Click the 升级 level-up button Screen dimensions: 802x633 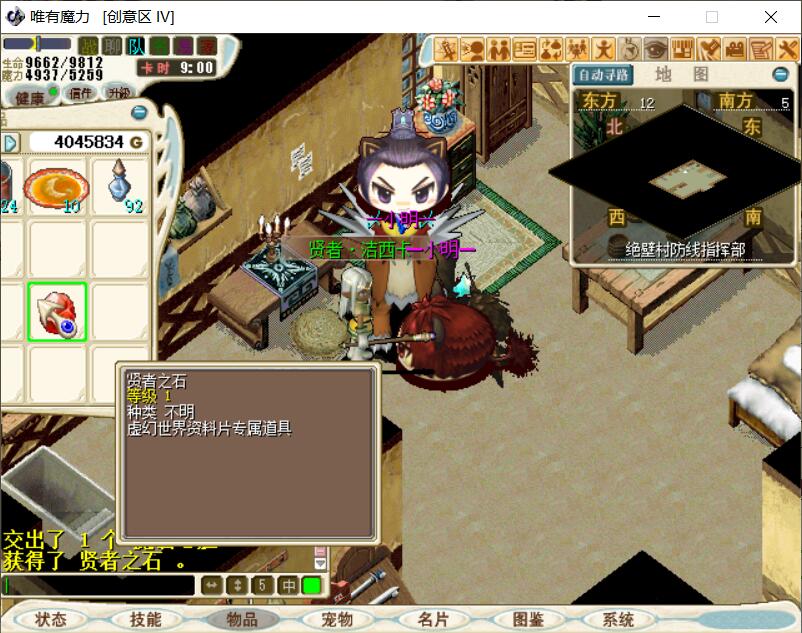pos(119,93)
